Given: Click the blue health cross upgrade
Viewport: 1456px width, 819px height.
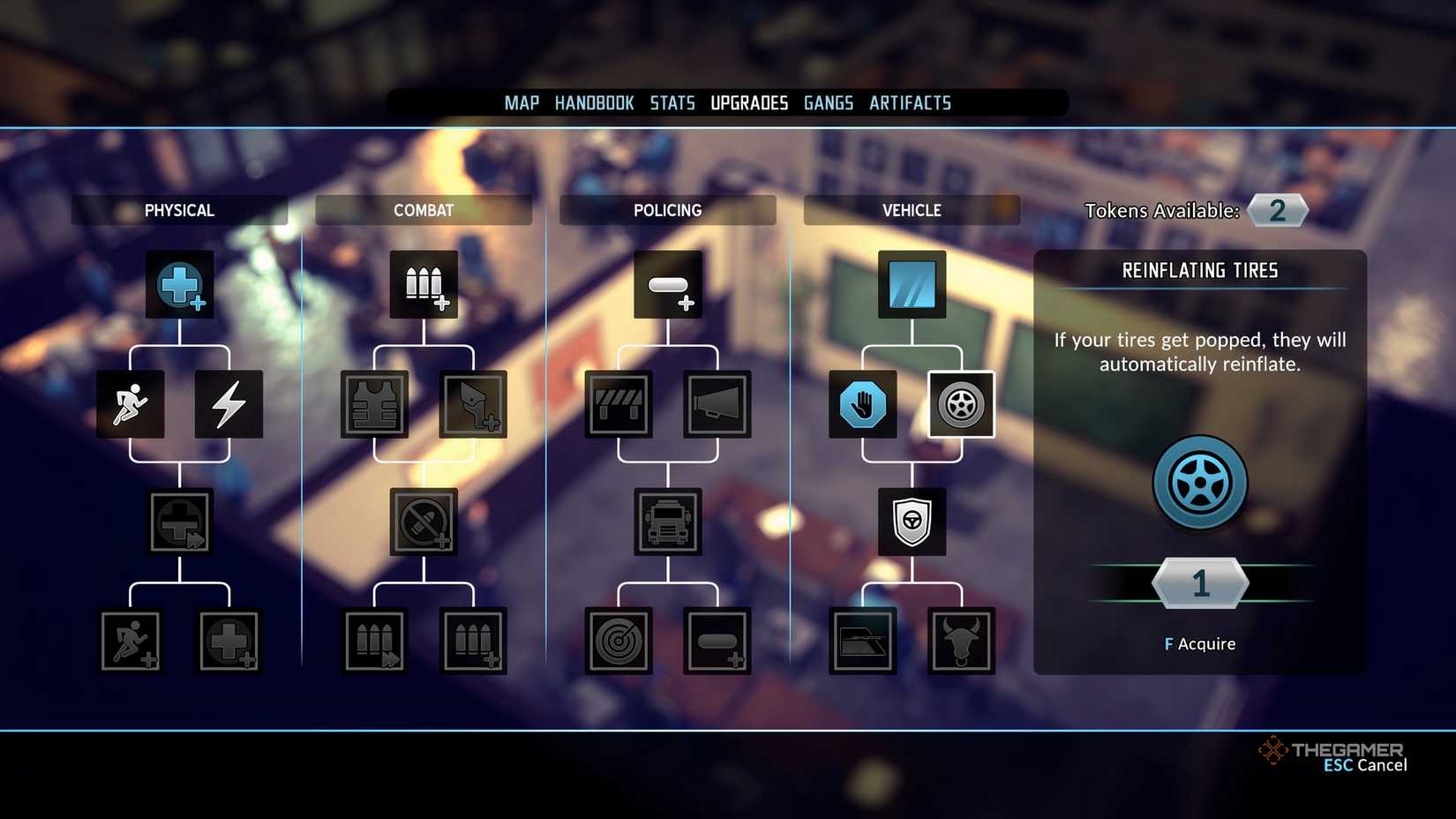Looking at the screenshot, I should point(179,284).
